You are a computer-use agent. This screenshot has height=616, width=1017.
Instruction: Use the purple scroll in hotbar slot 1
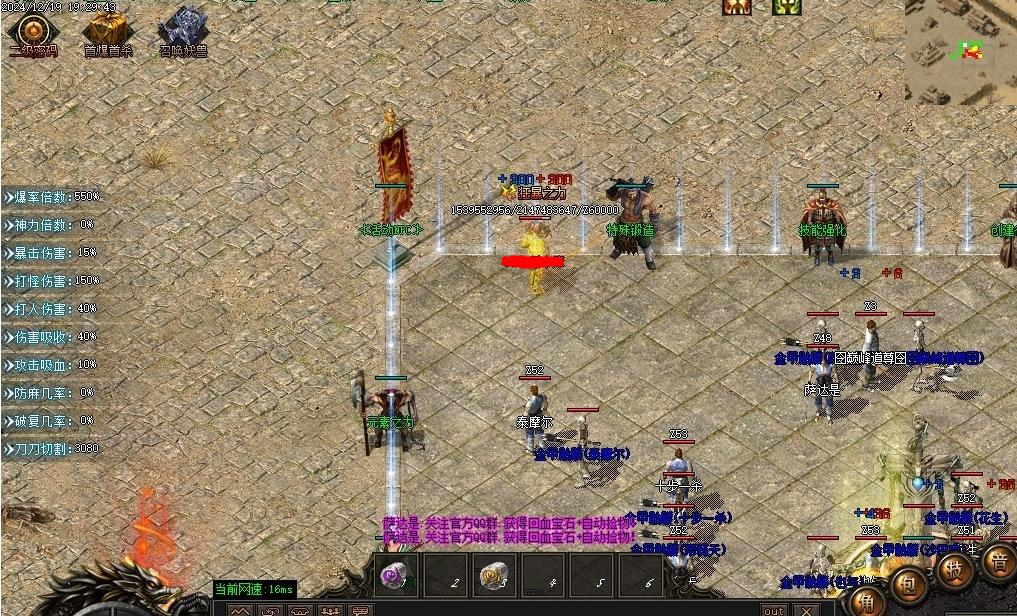[x=398, y=576]
